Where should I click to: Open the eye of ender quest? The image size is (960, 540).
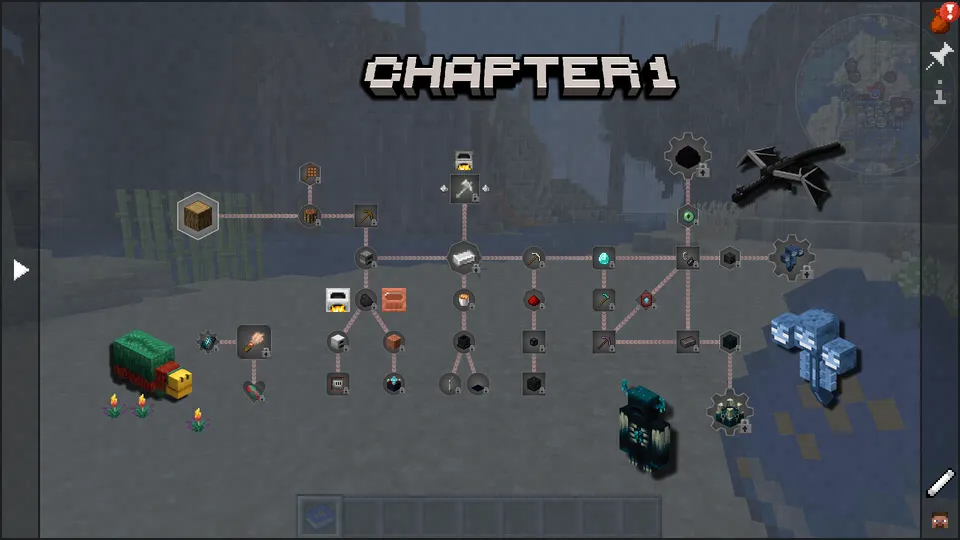coord(687,216)
